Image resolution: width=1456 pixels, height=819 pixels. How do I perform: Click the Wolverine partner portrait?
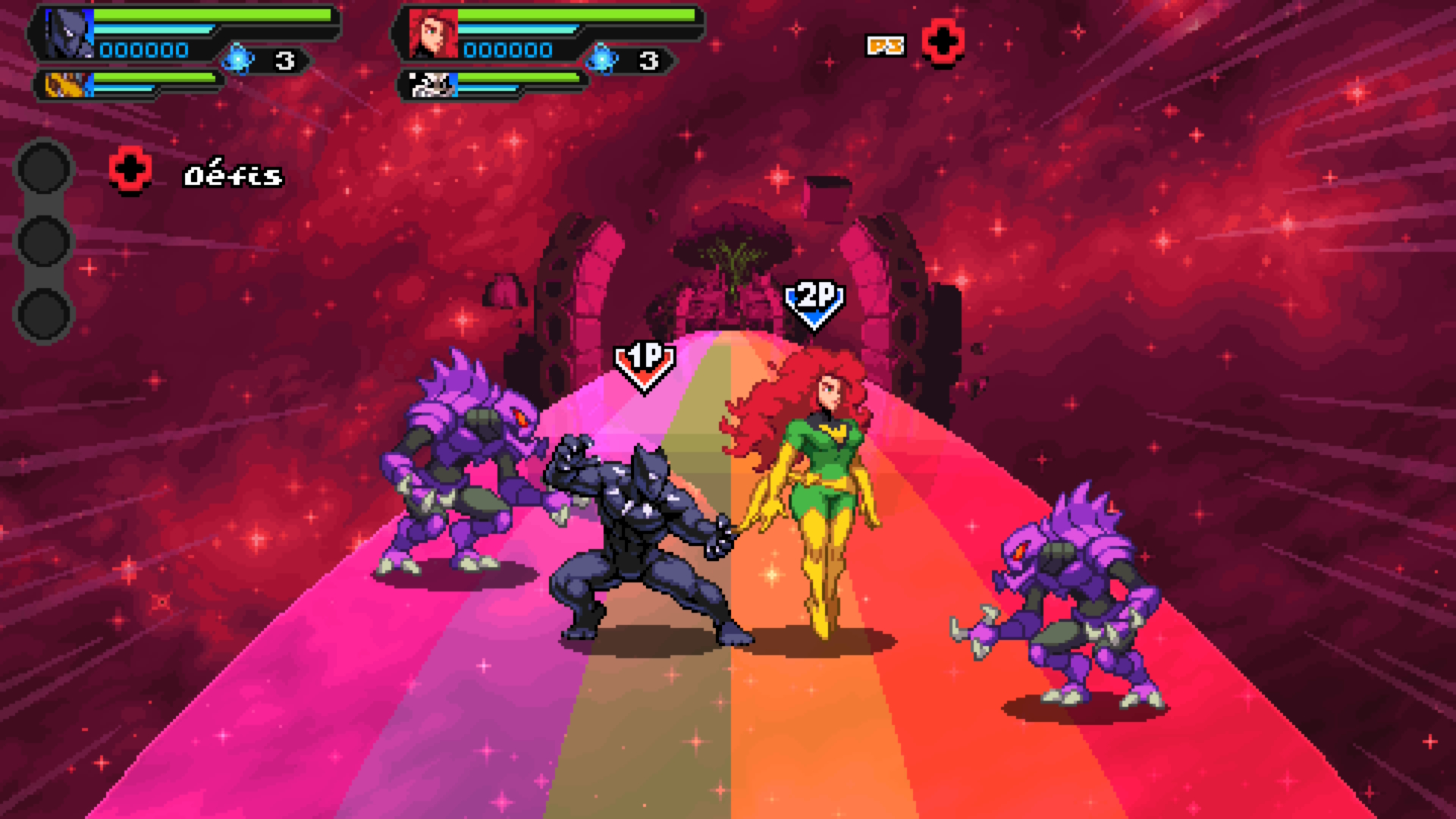tap(67, 84)
